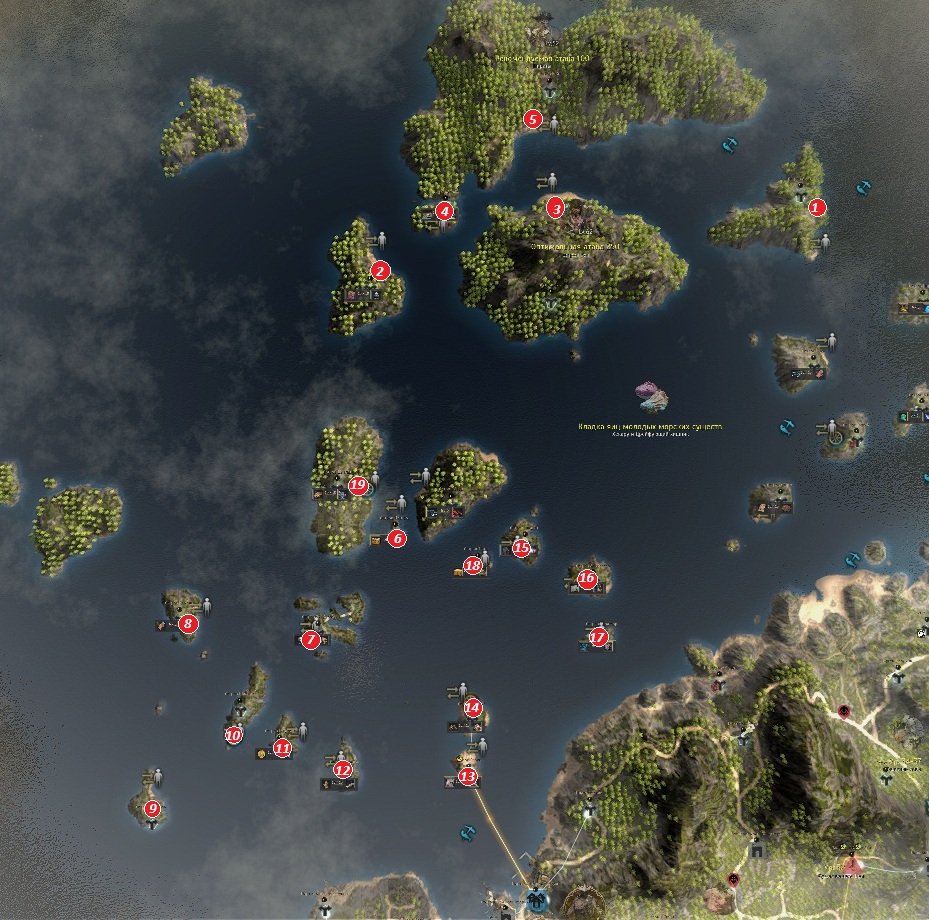
Task: Open the marker numbered 19
Action: 358,485
